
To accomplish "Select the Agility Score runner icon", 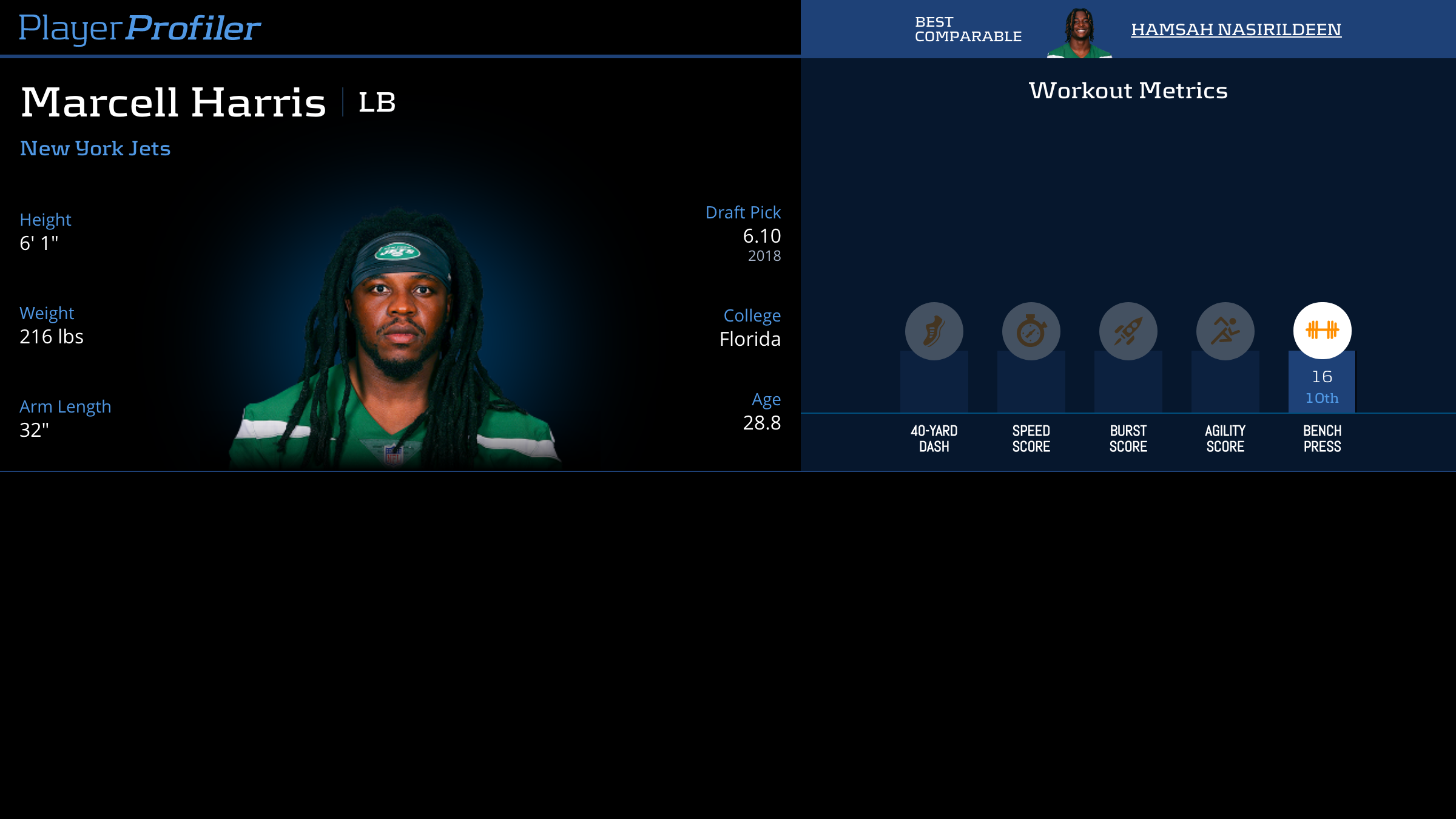I will 1225,331.
